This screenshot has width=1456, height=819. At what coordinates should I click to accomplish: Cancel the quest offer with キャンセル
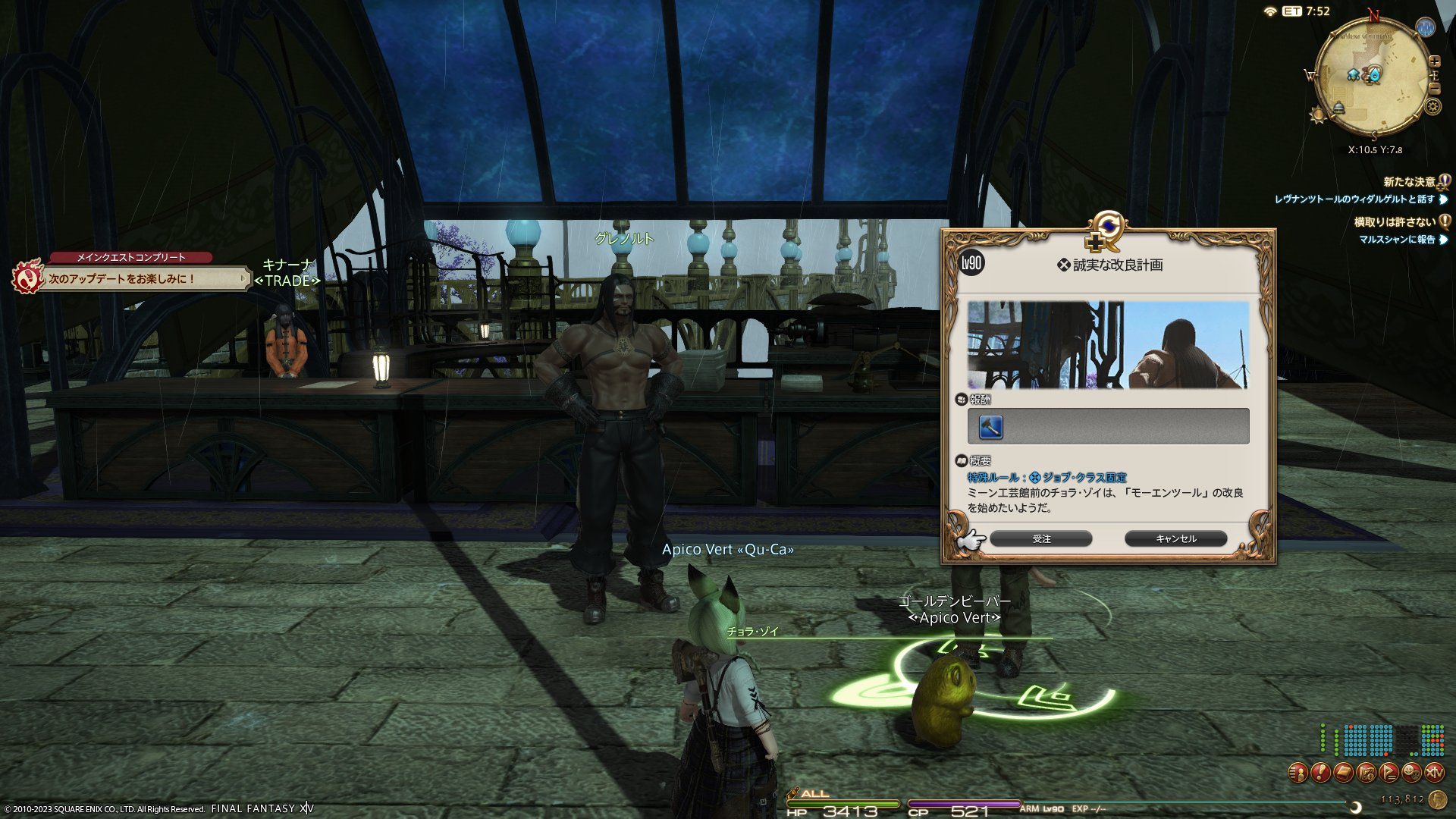(1175, 538)
